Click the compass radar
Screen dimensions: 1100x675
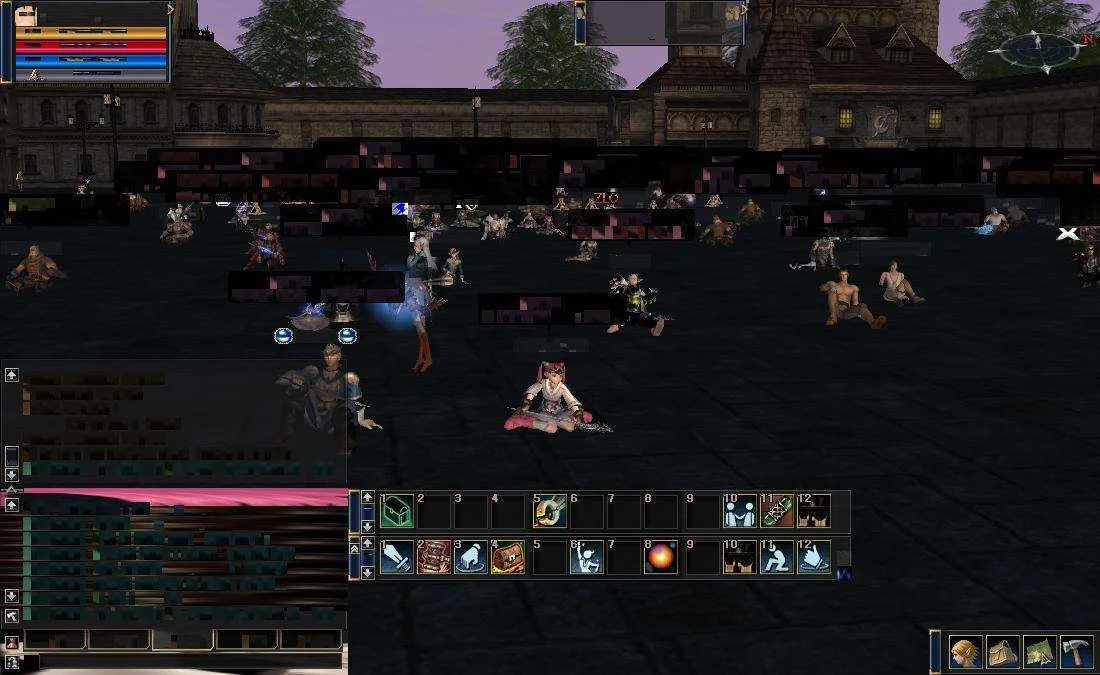(1037, 48)
